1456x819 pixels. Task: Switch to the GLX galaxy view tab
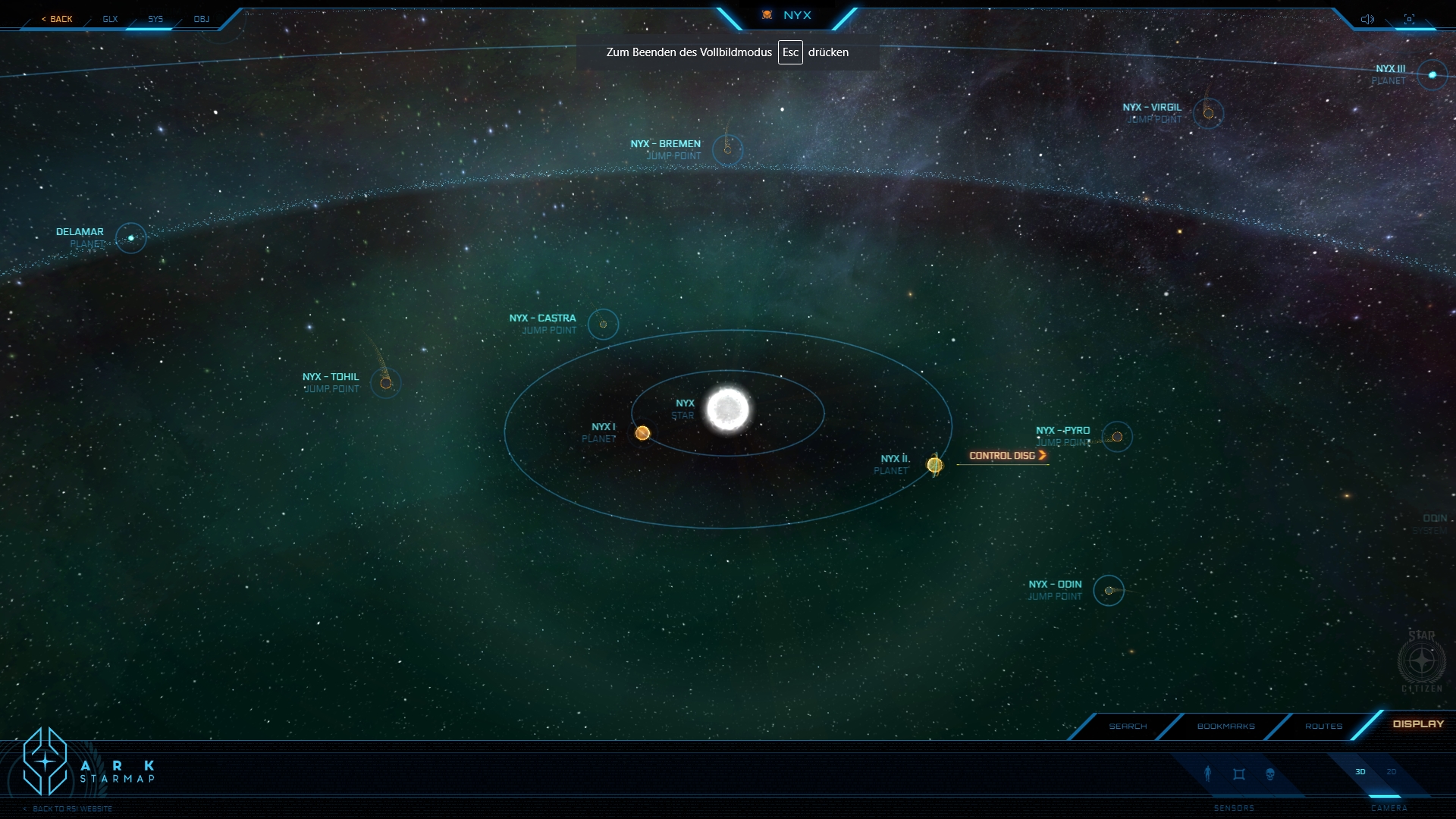click(x=110, y=19)
